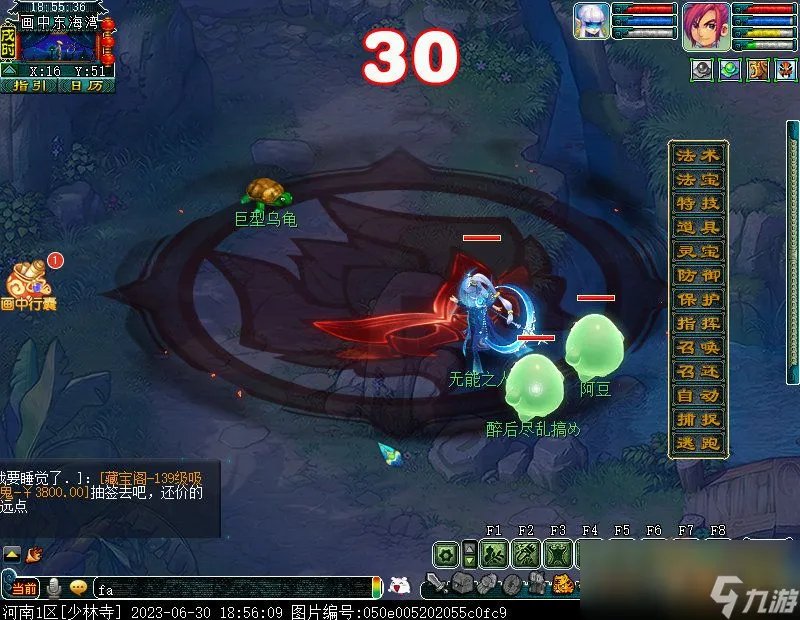Open the 日历 calendar button
800x620 pixels.
86,86
